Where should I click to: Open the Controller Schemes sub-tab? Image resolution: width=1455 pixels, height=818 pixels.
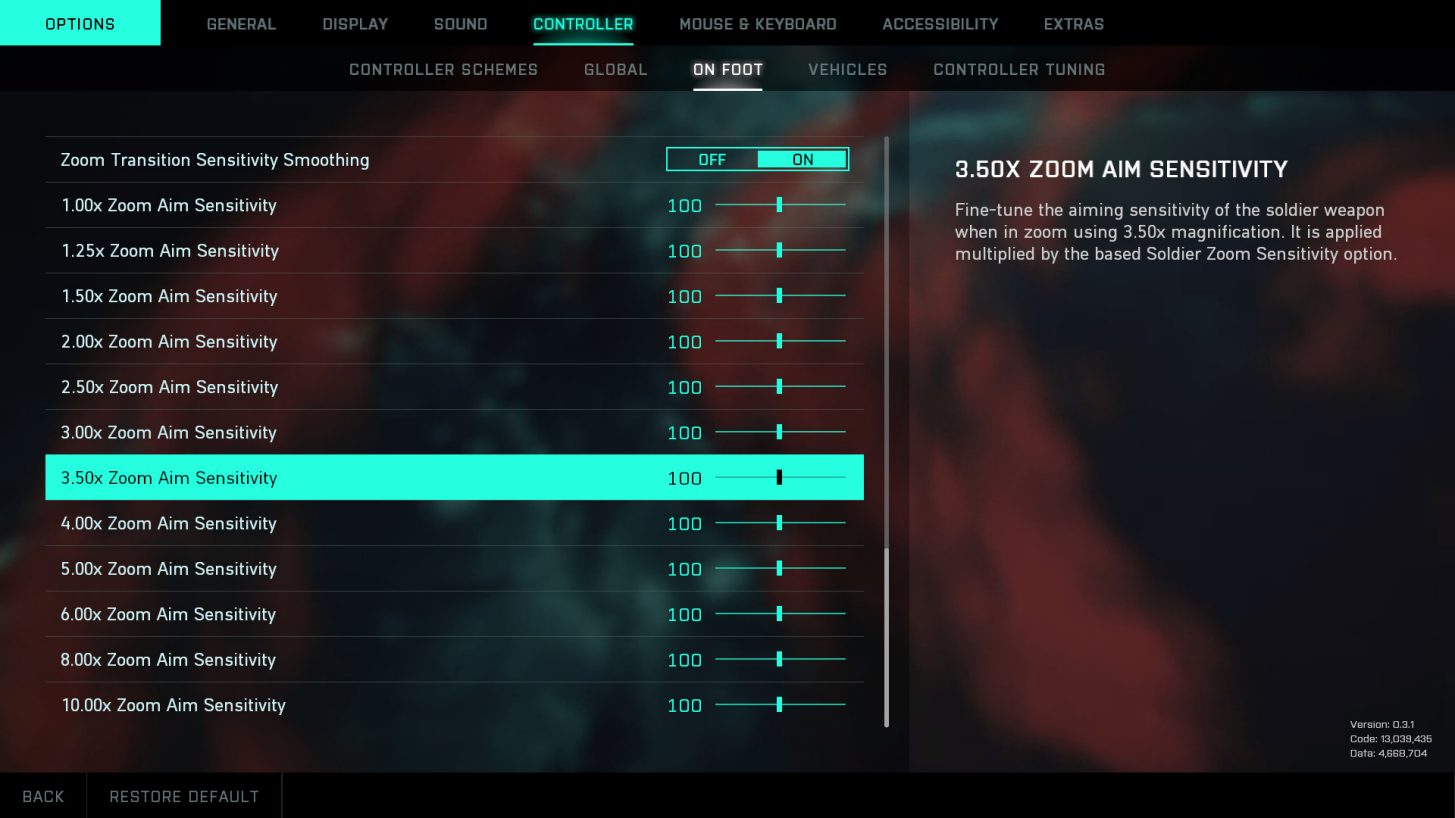[x=443, y=70]
